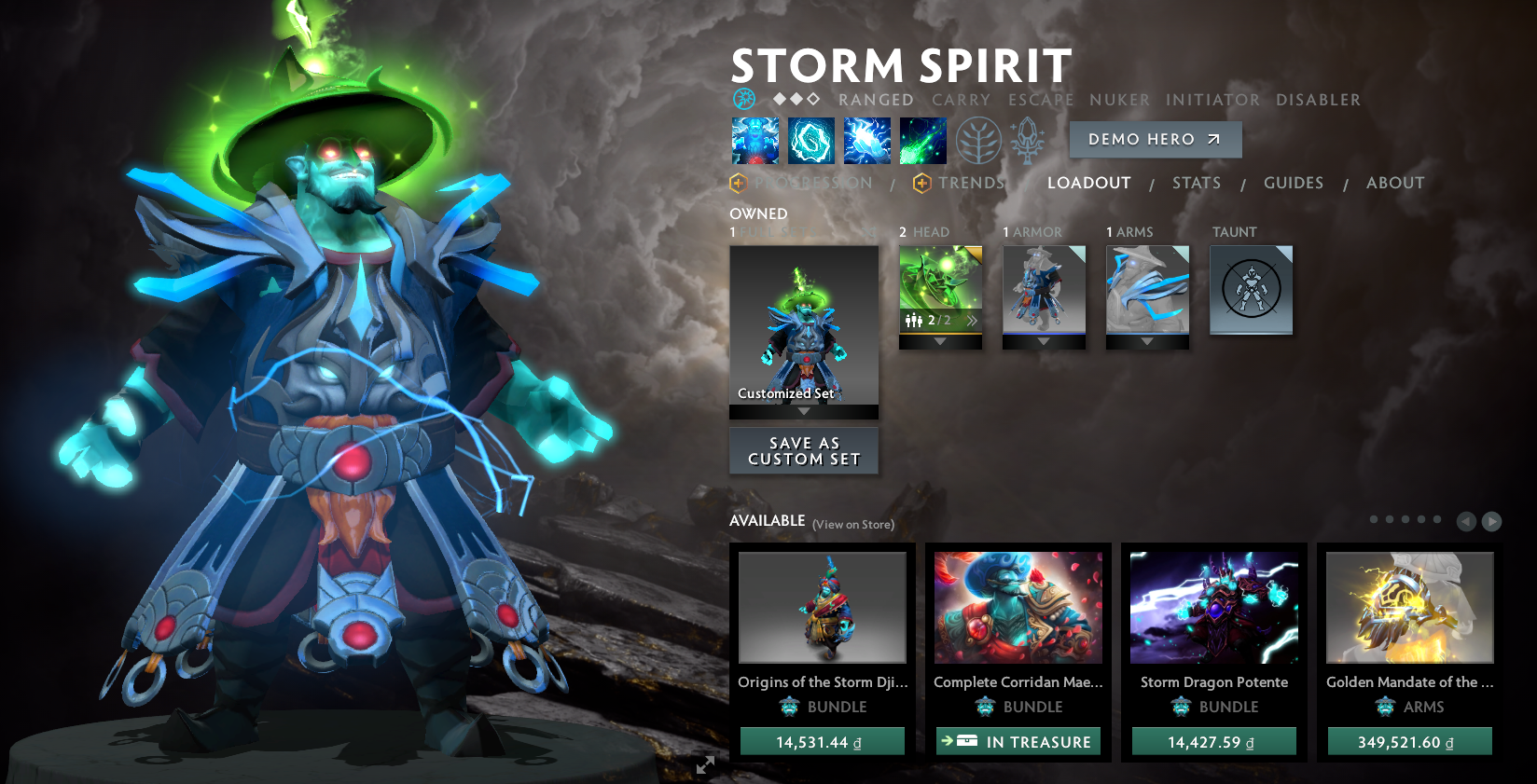Open the View on Store link
This screenshot has height=784, width=1537.
click(x=852, y=525)
